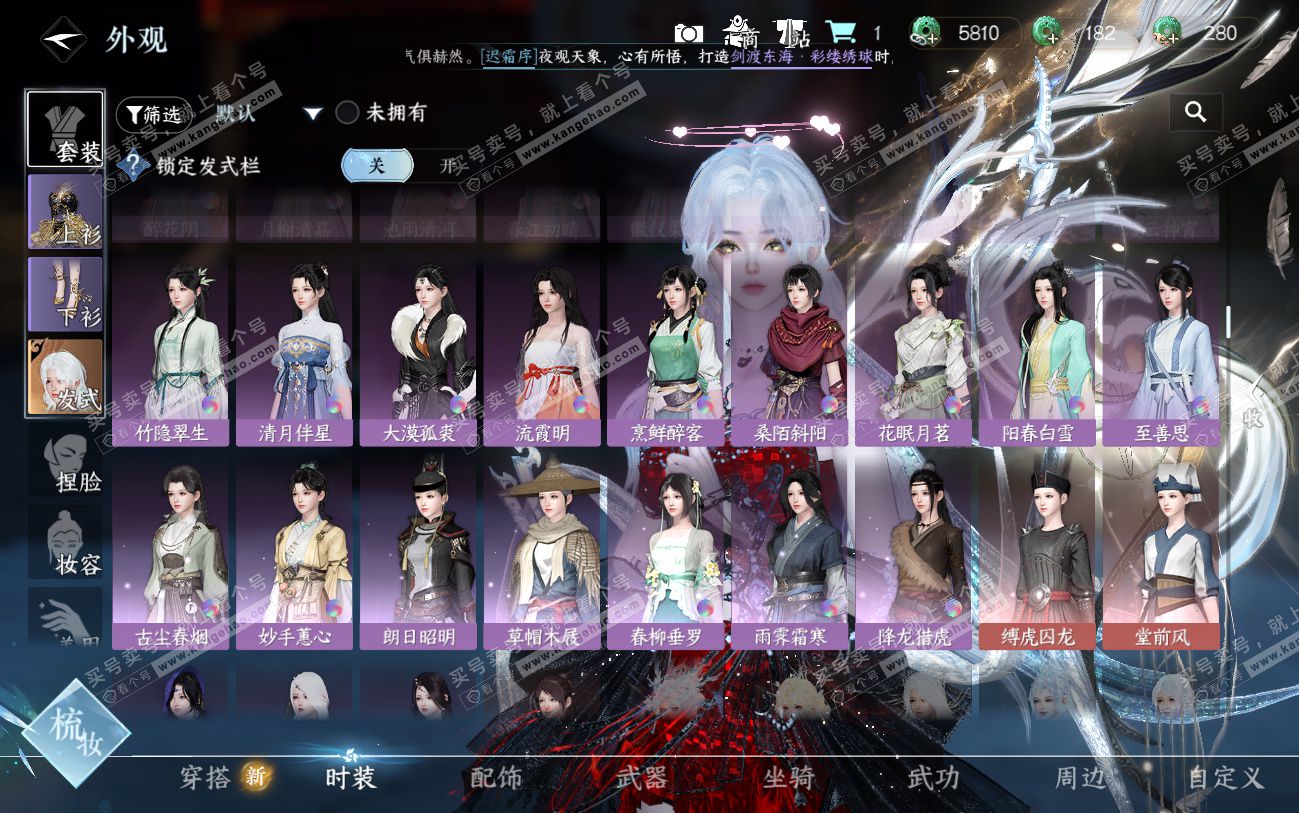Switch to the 上衫 category
Viewport: 1299px width, 813px height.
[x=65, y=212]
